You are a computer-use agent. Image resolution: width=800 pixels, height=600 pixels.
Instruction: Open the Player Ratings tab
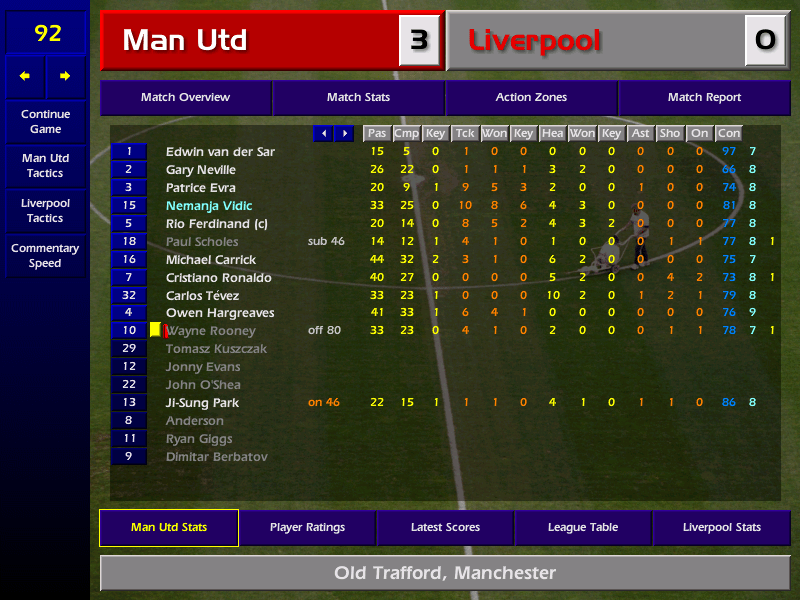coord(307,527)
